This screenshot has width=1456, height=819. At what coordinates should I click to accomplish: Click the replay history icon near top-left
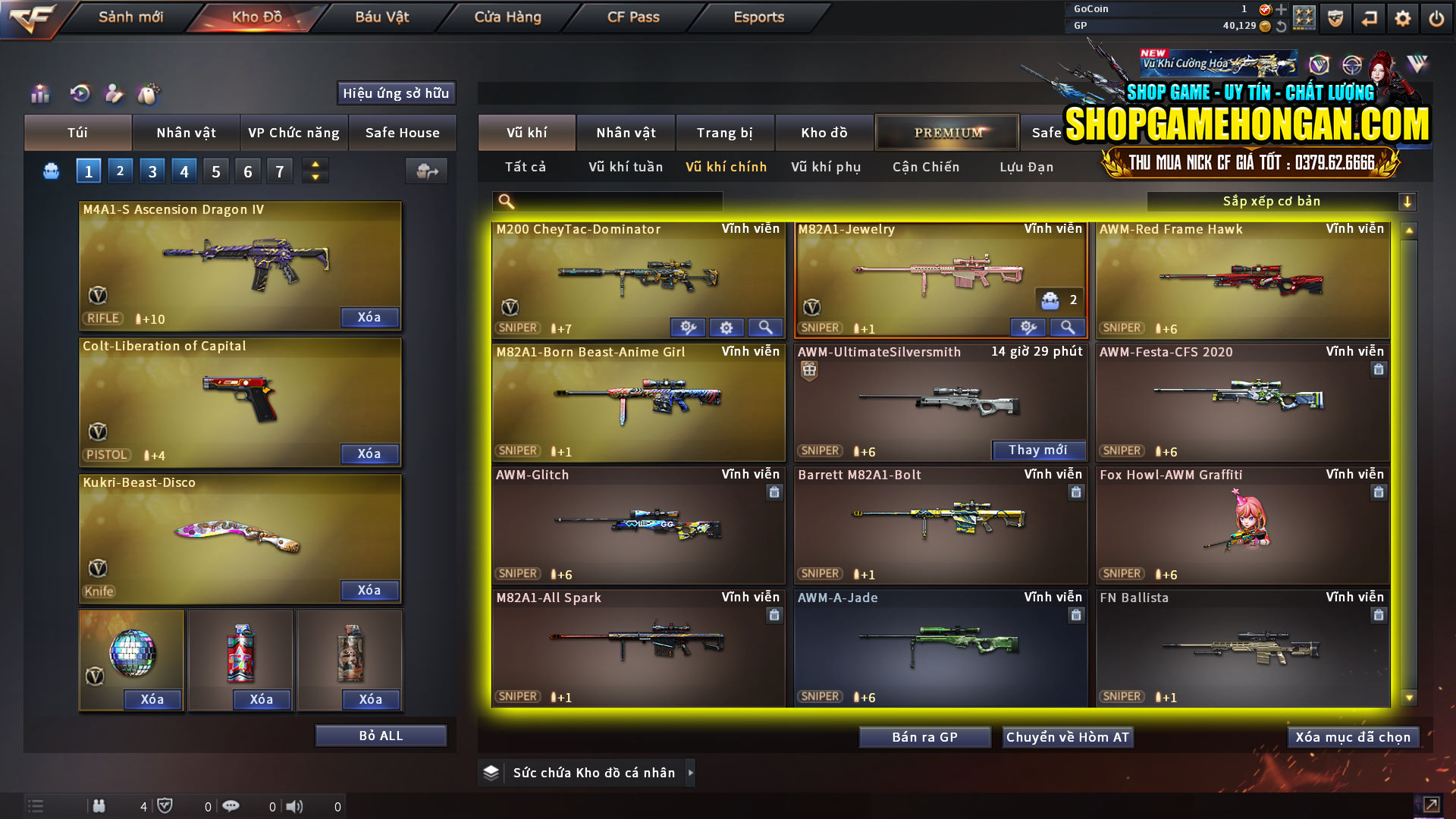coord(79,94)
